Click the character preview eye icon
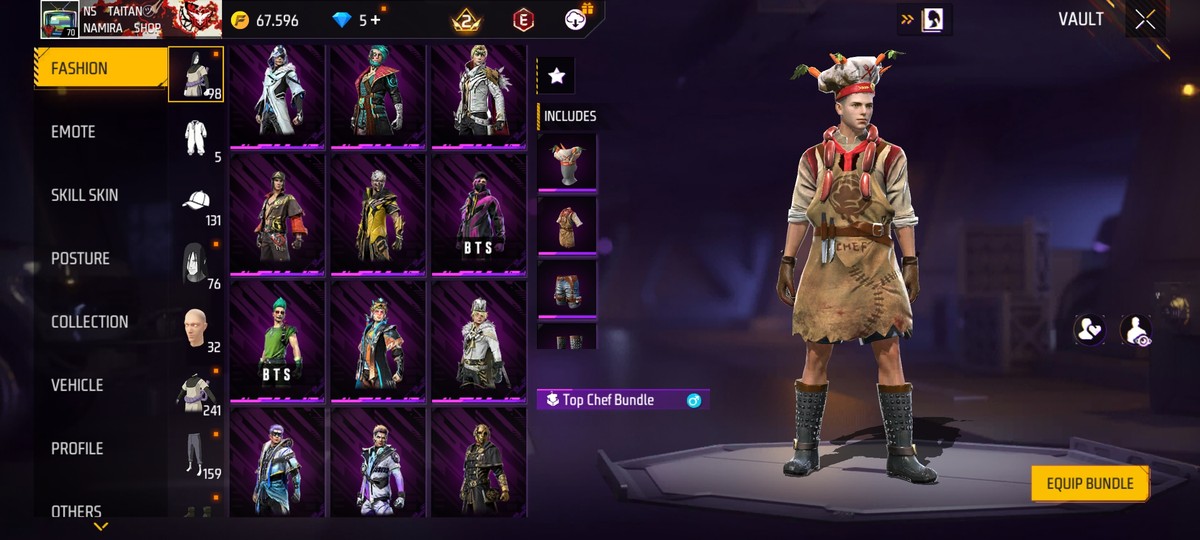Image resolution: width=1200 pixels, height=540 pixels. point(1135,330)
